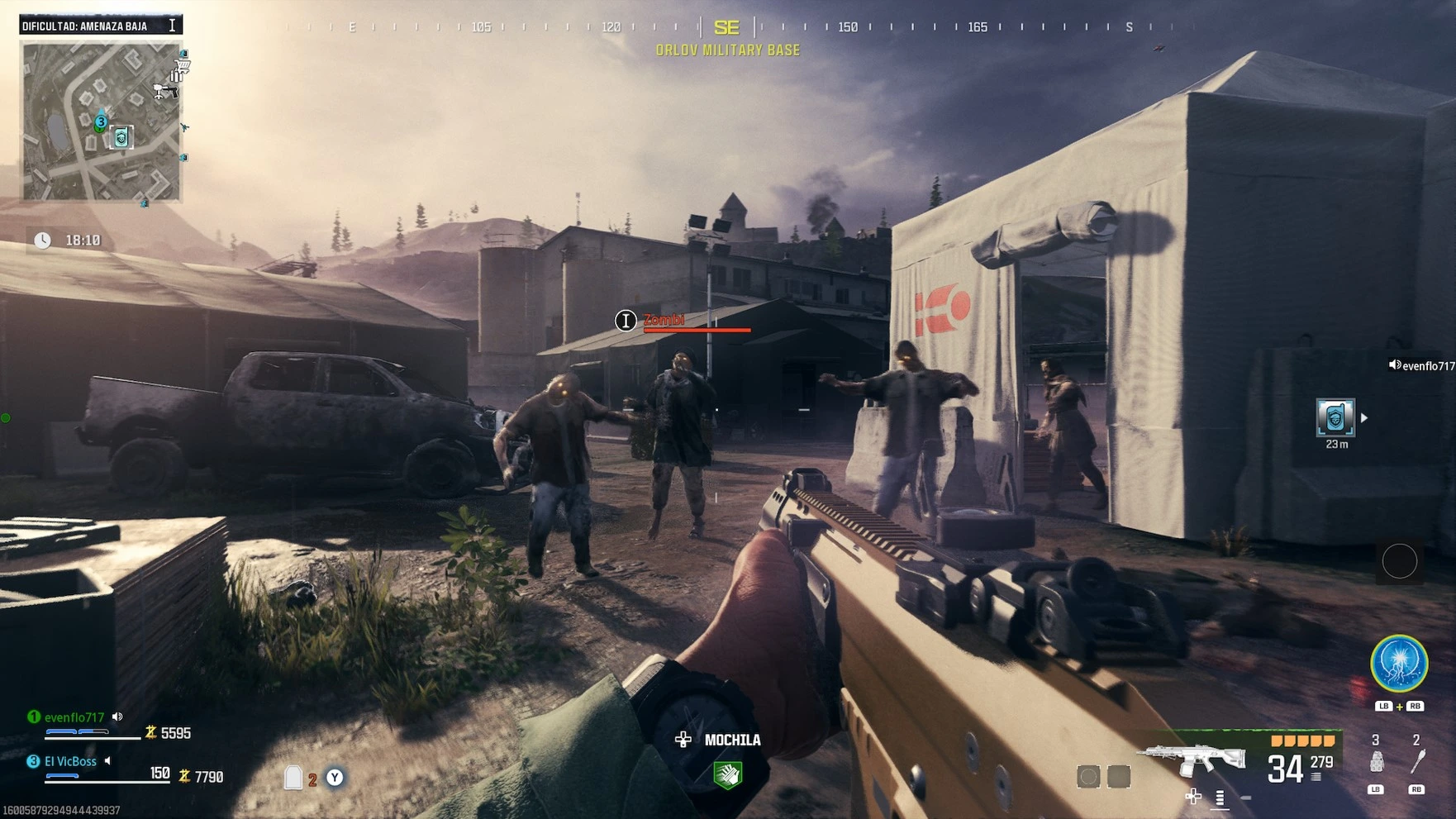Viewport: 1456px width, 819px height.
Task: Select squad member El VicBoss
Action: pyautogui.click(x=70, y=761)
